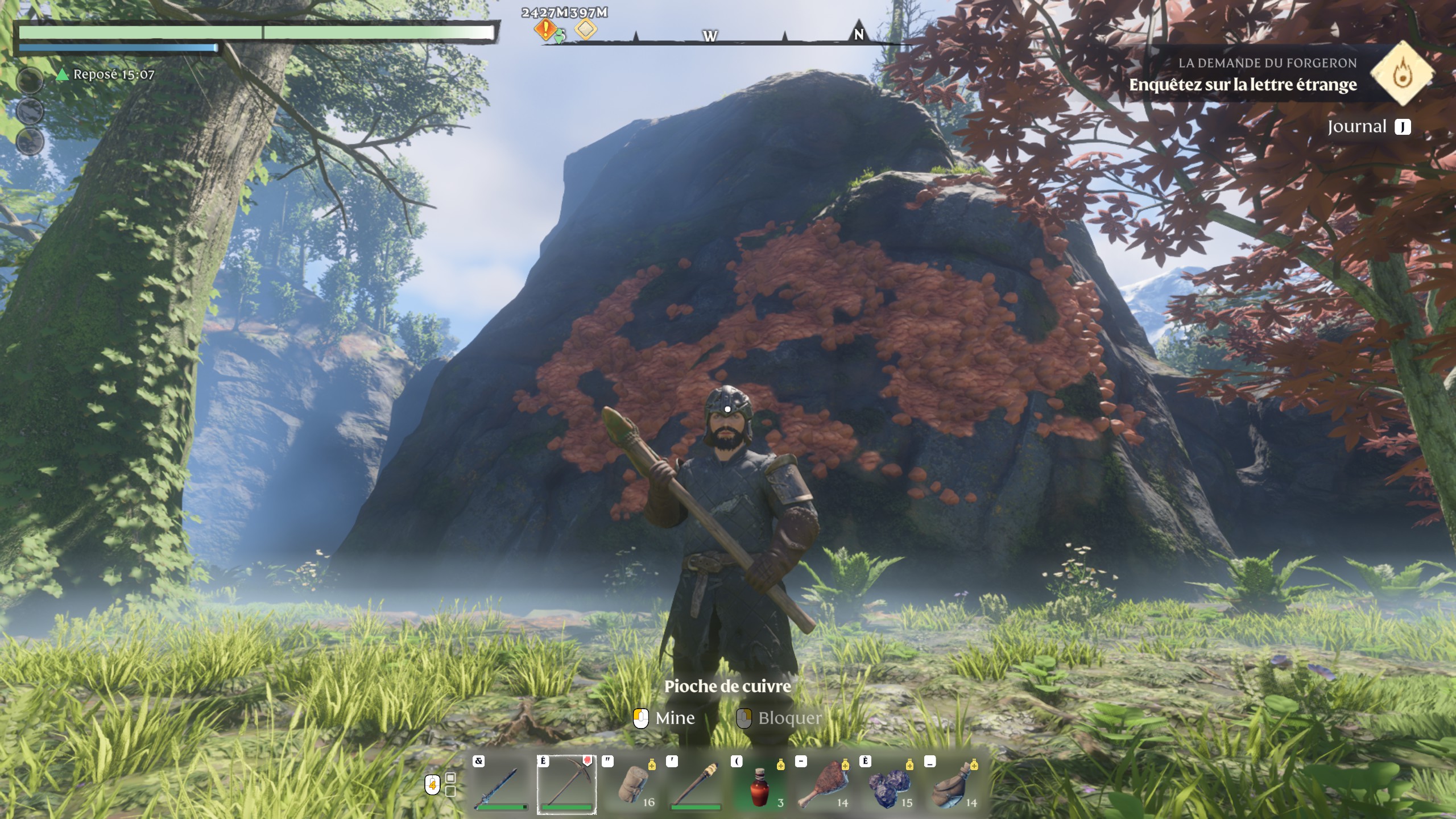Select the Reposé rested buff indicator
The width and height of the screenshot is (1456, 819).
coord(107,75)
